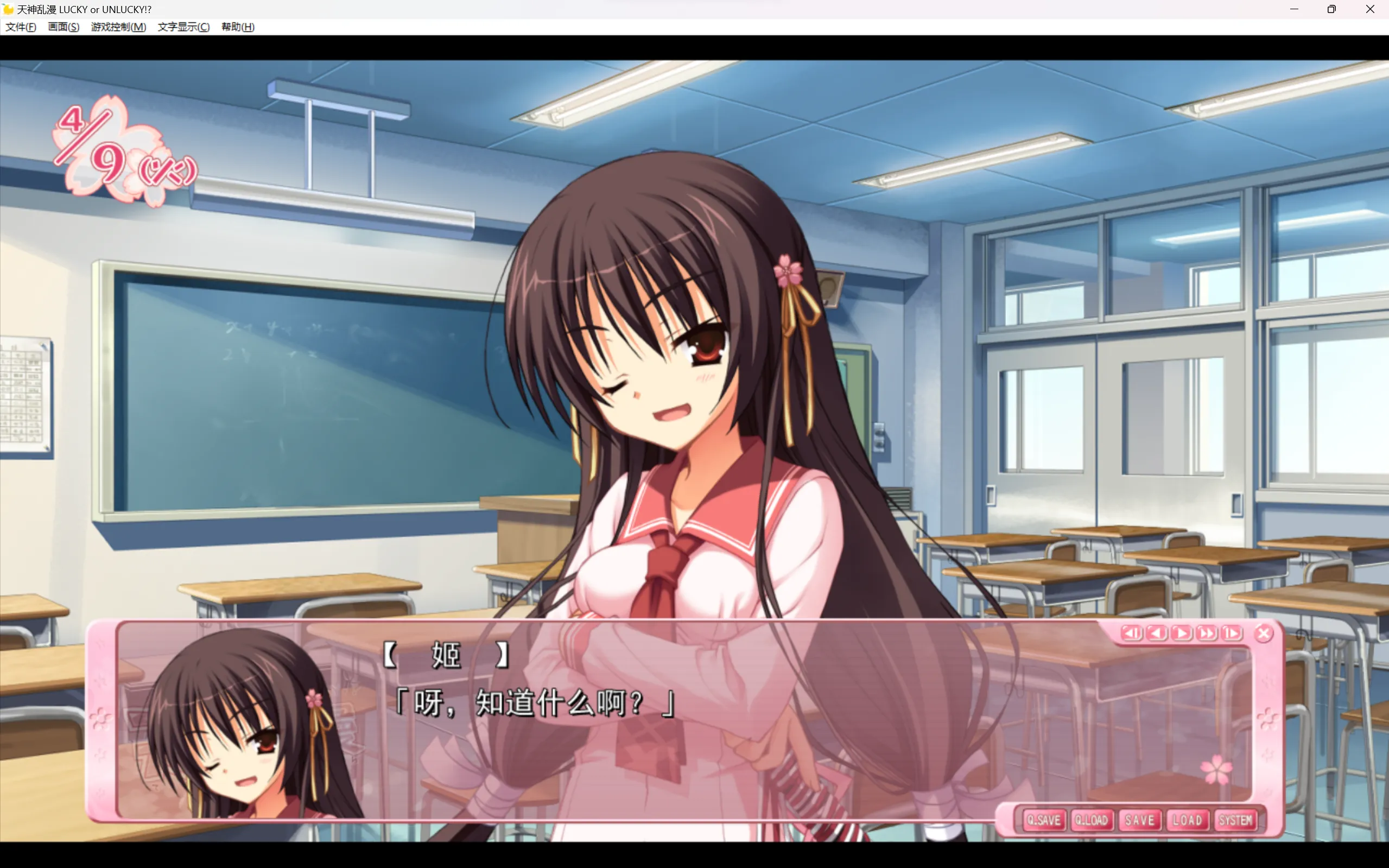Hide the dialogue box with the X button
Image resolution: width=1389 pixels, height=868 pixels.
(x=1263, y=633)
